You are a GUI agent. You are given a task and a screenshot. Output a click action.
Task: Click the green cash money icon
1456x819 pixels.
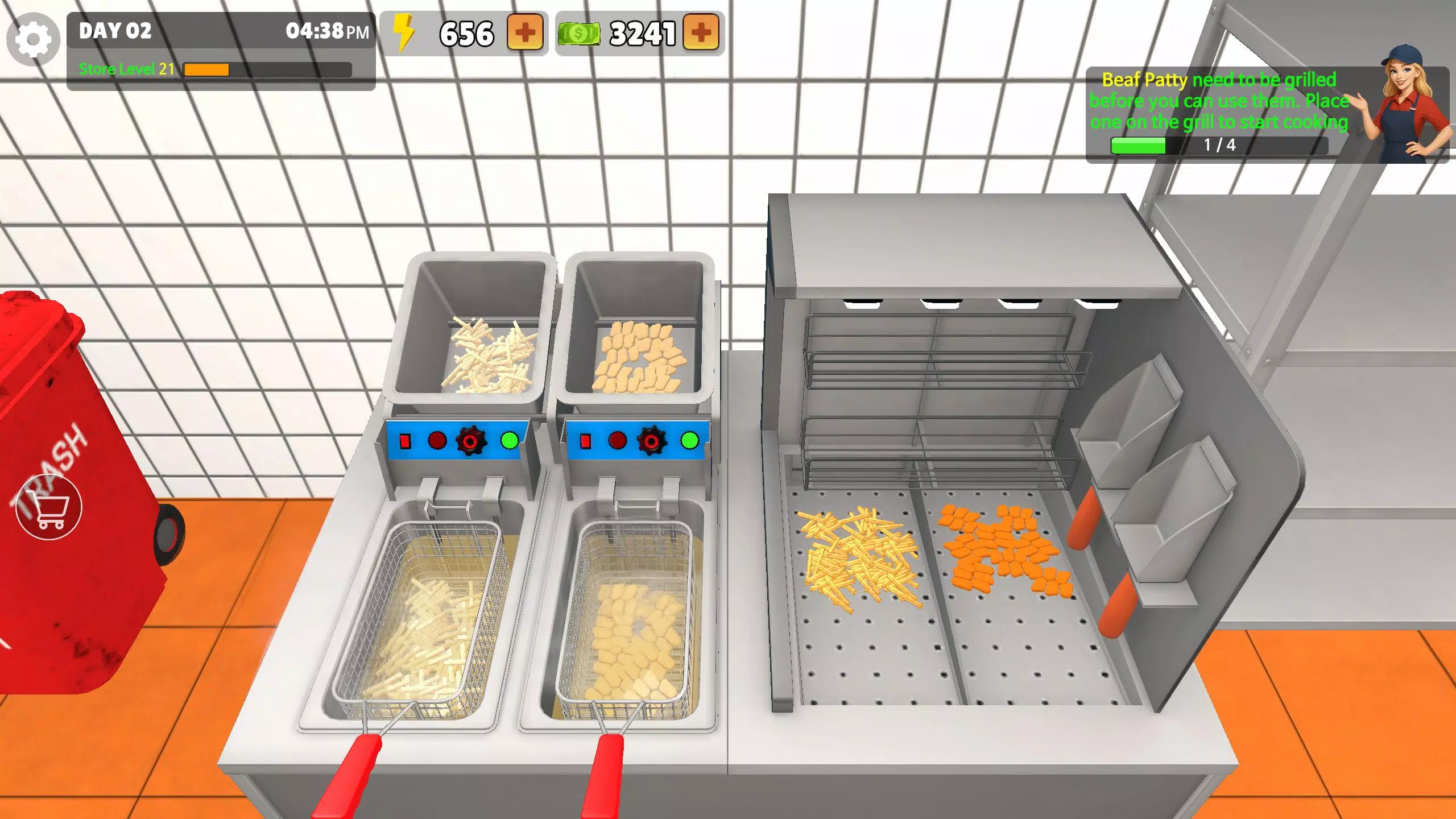(x=578, y=32)
